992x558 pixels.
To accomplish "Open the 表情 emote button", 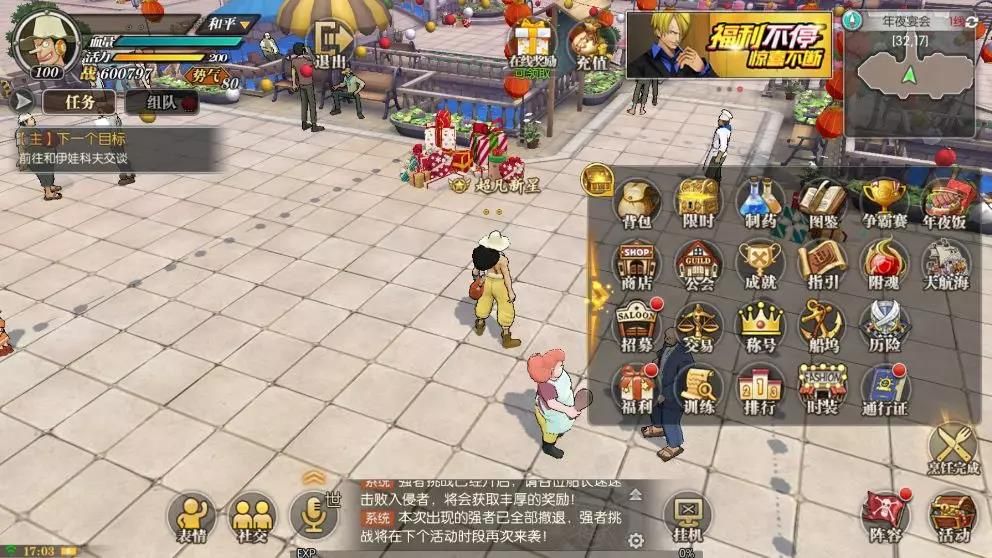I will point(191,518).
